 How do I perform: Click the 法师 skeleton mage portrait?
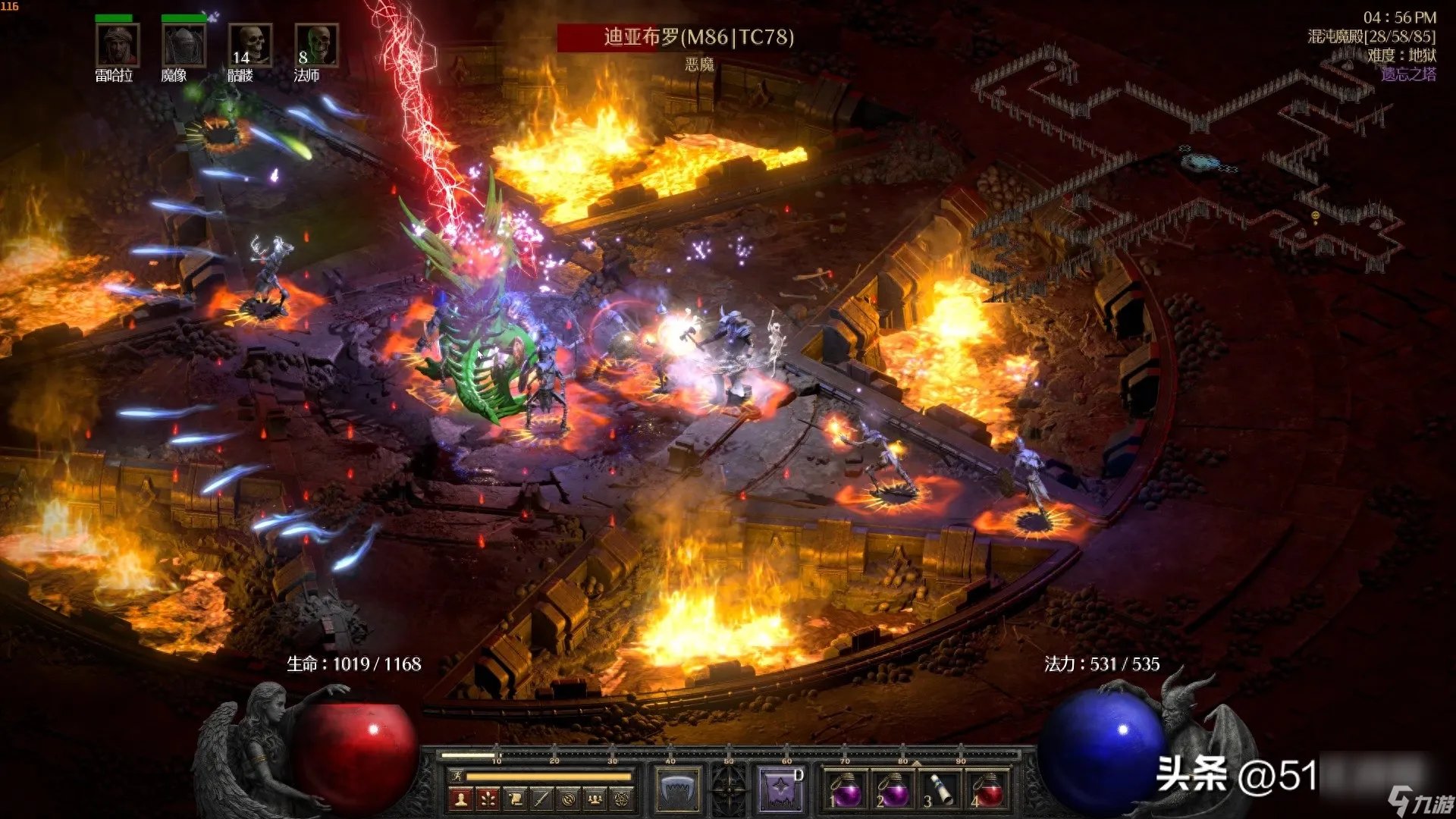click(315, 45)
